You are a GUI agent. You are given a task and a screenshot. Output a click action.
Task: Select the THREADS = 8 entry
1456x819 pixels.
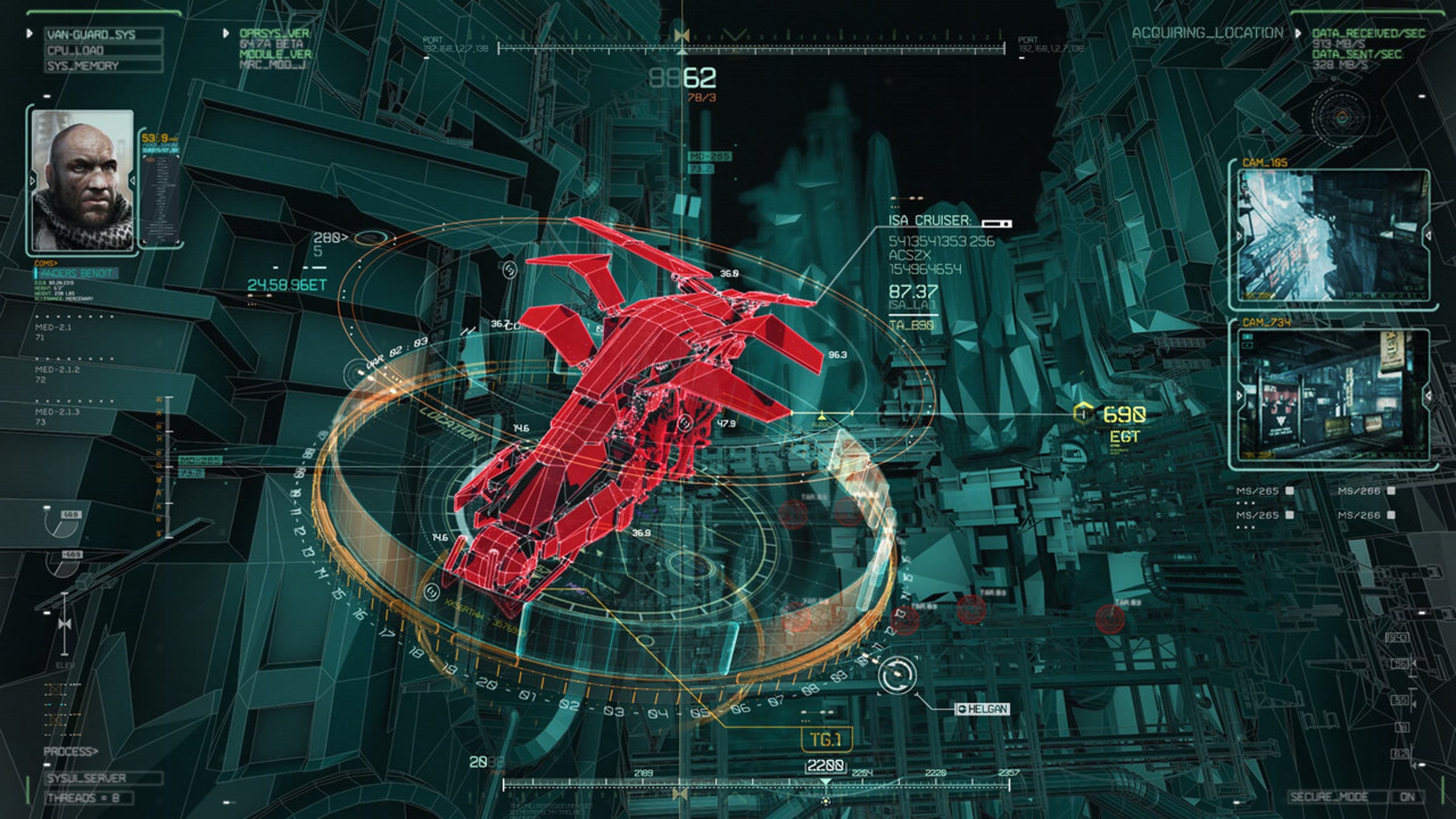tap(89, 798)
